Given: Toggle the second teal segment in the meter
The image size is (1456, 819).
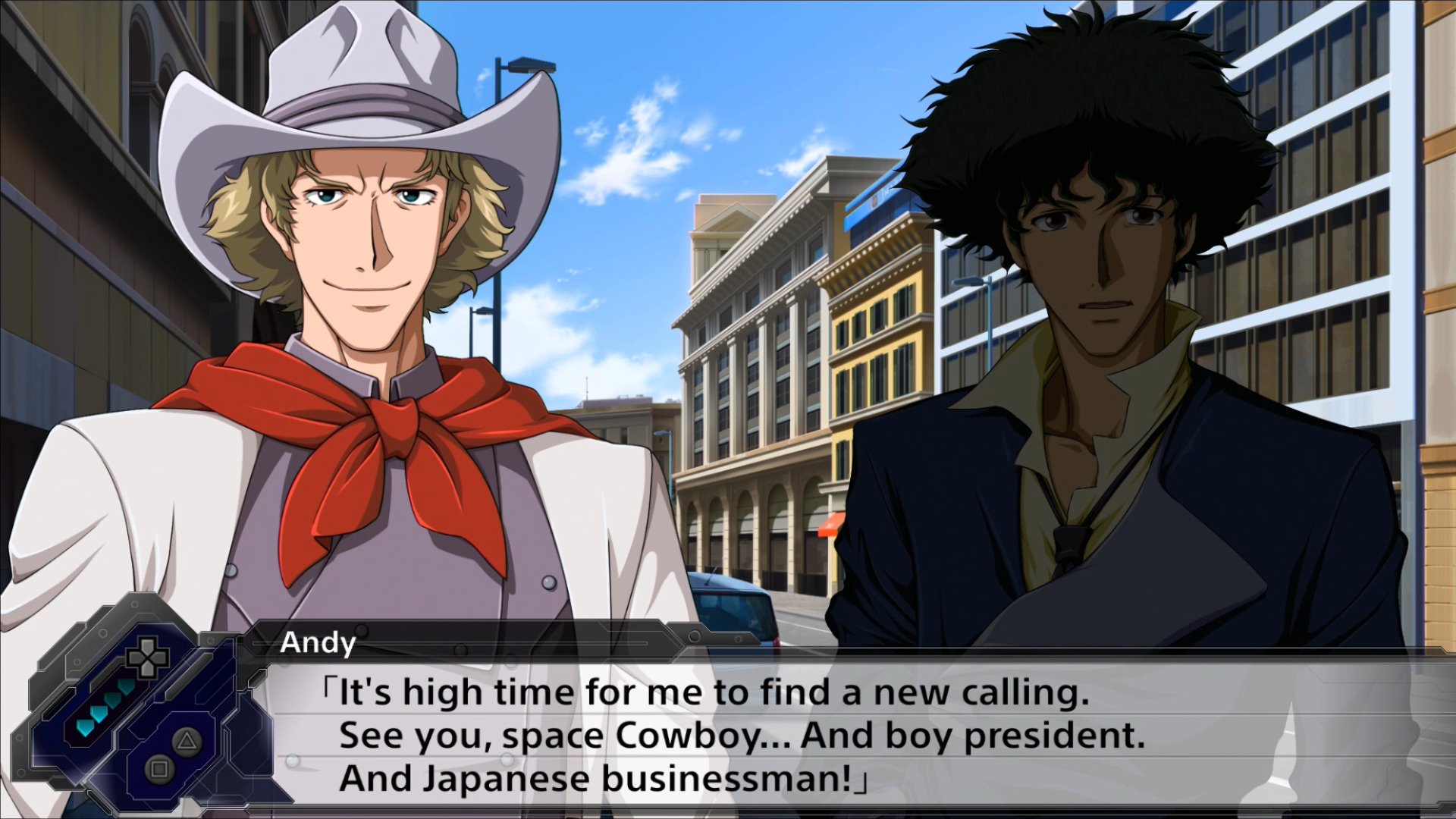Looking at the screenshot, I should click(112, 701).
